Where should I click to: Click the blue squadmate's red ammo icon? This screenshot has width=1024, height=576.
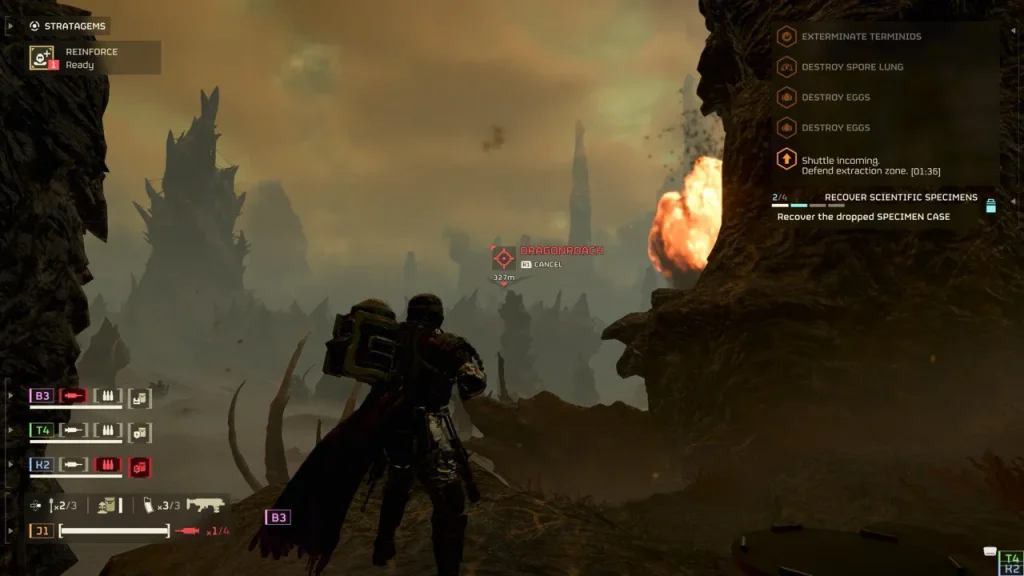[106, 465]
